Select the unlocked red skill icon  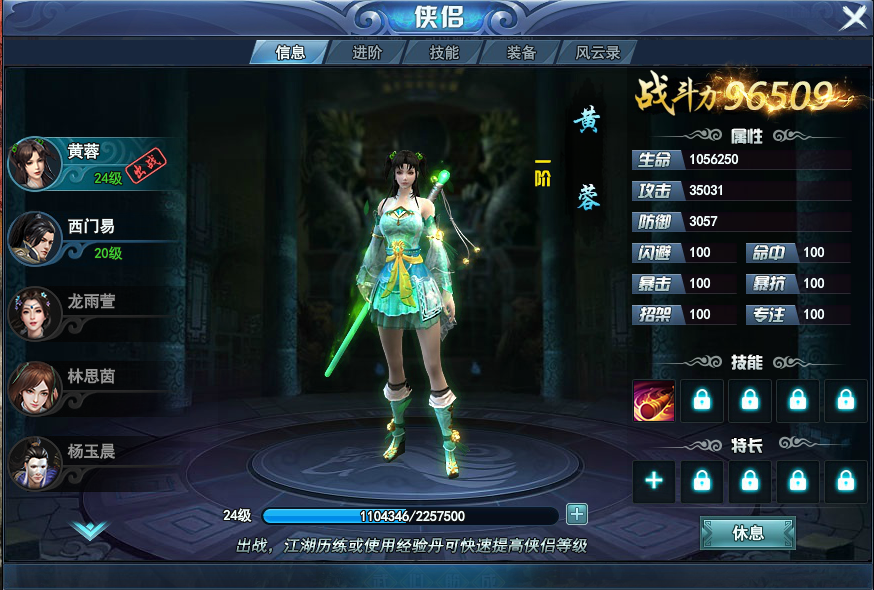(x=654, y=401)
